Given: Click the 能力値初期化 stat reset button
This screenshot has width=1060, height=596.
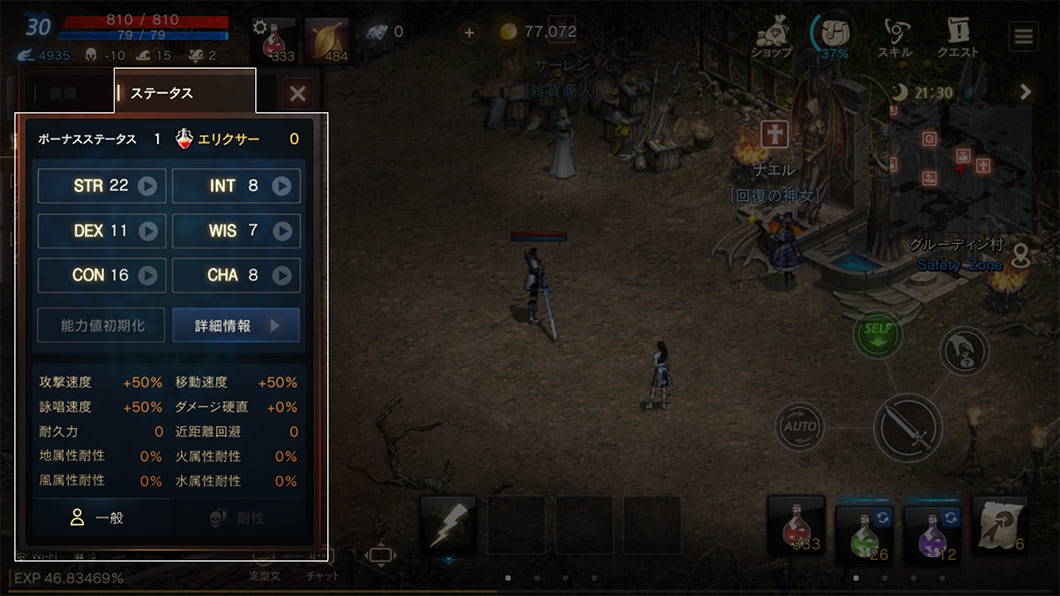Looking at the screenshot, I should click(102, 326).
